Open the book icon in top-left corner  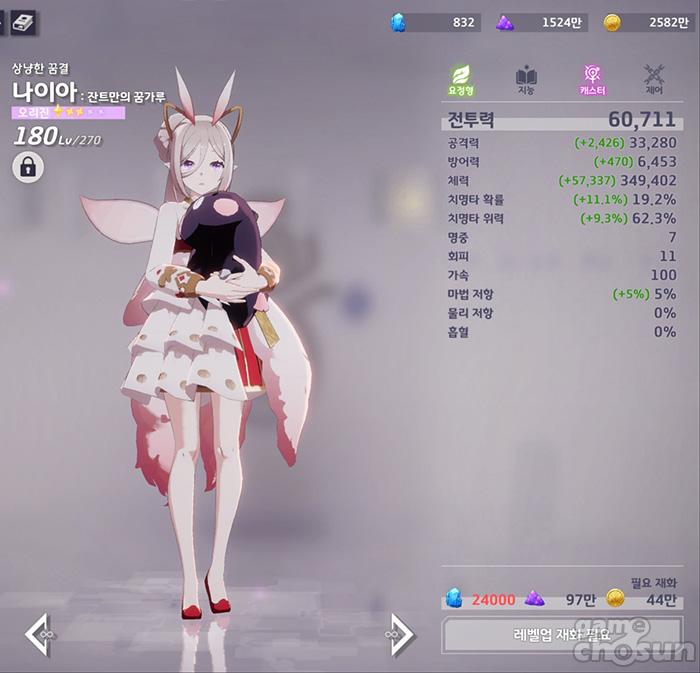pyautogui.click(x=23, y=20)
